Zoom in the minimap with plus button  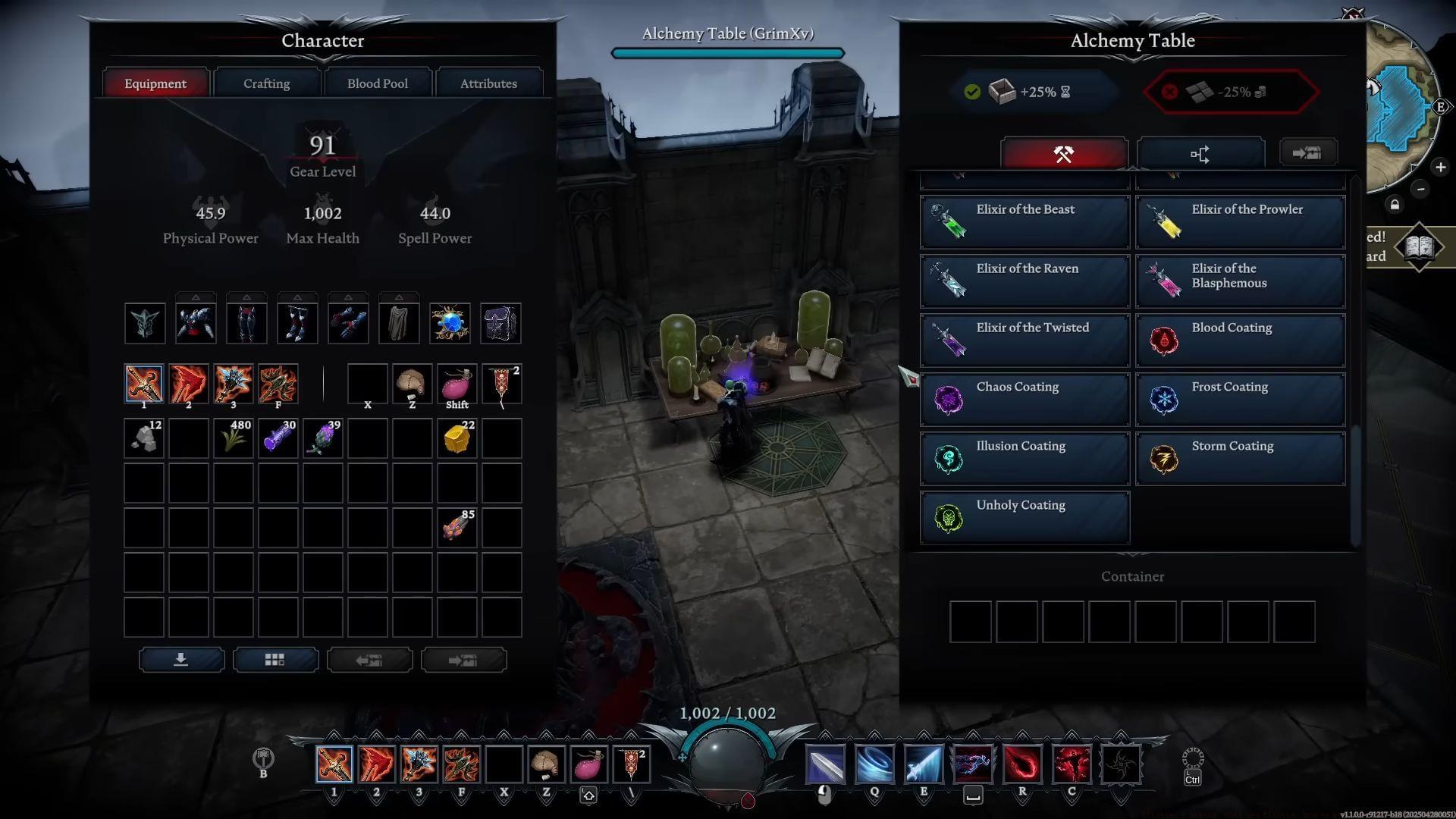point(1440,167)
